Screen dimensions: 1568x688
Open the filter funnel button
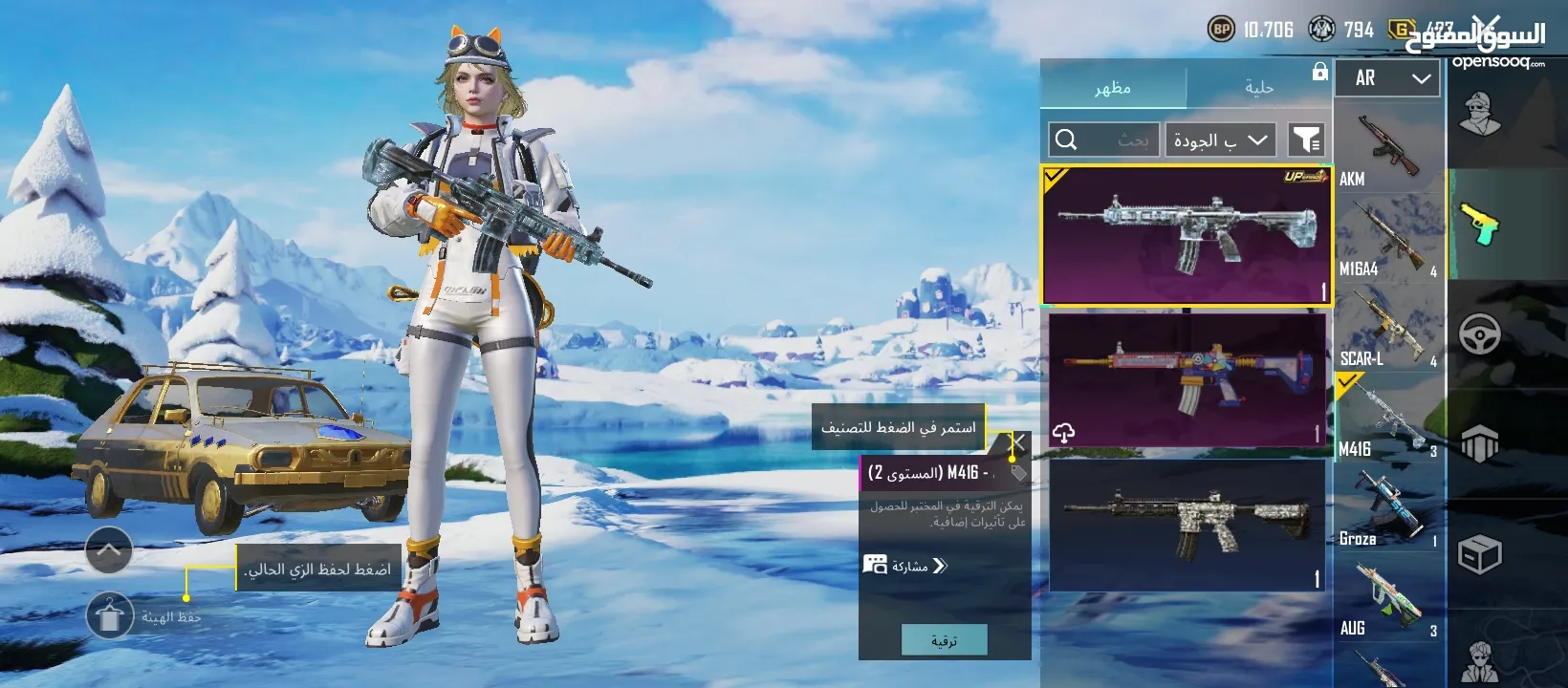tap(1306, 140)
